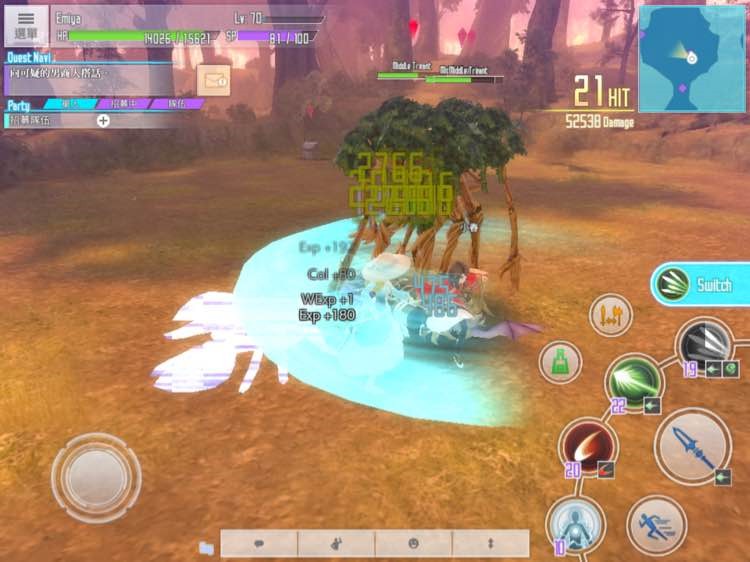Trigger the grey claw skill costing 19

[705, 346]
